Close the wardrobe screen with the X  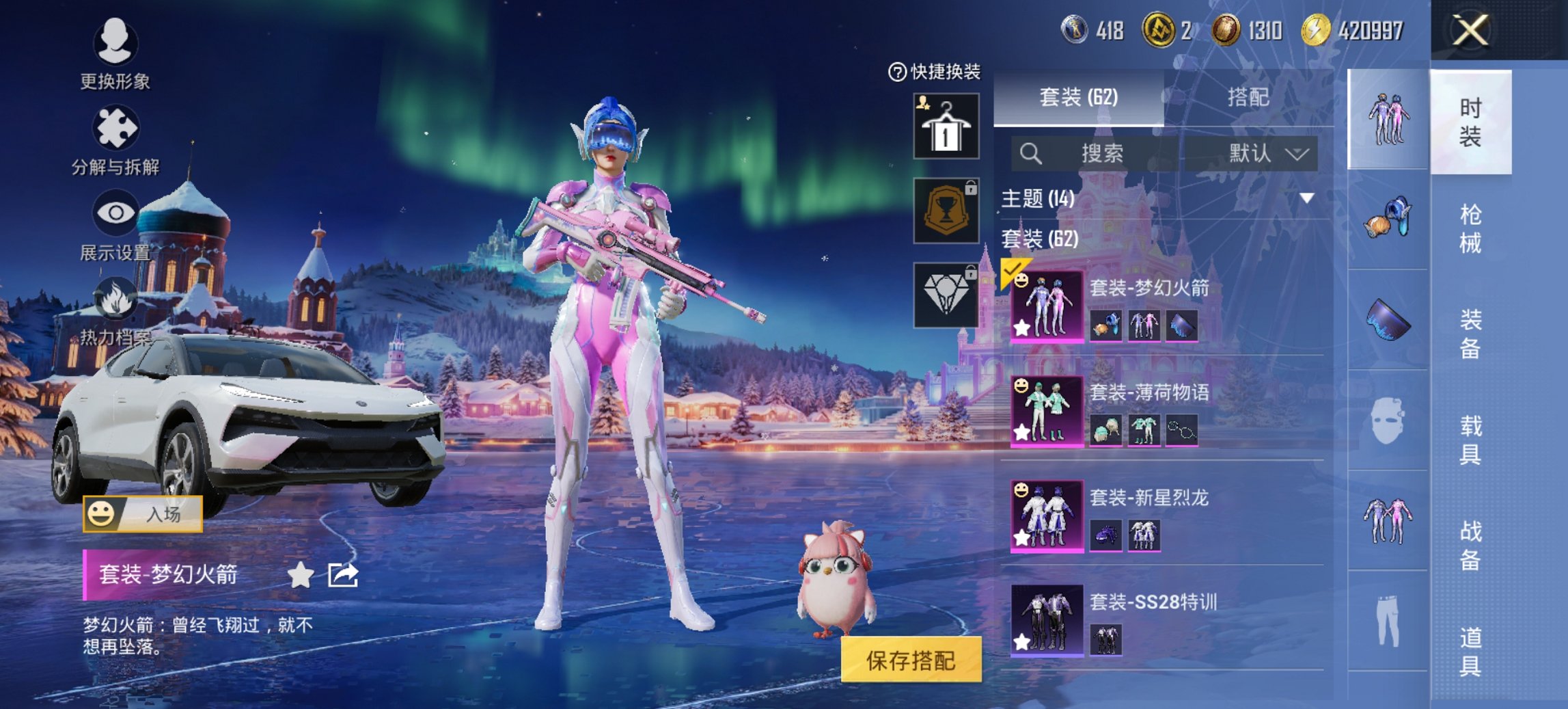click(1470, 31)
